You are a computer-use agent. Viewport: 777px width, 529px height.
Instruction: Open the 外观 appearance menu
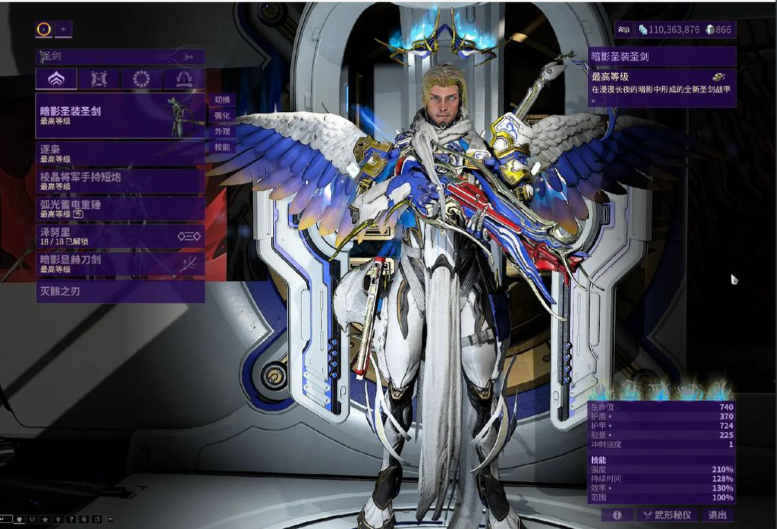[221, 131]
